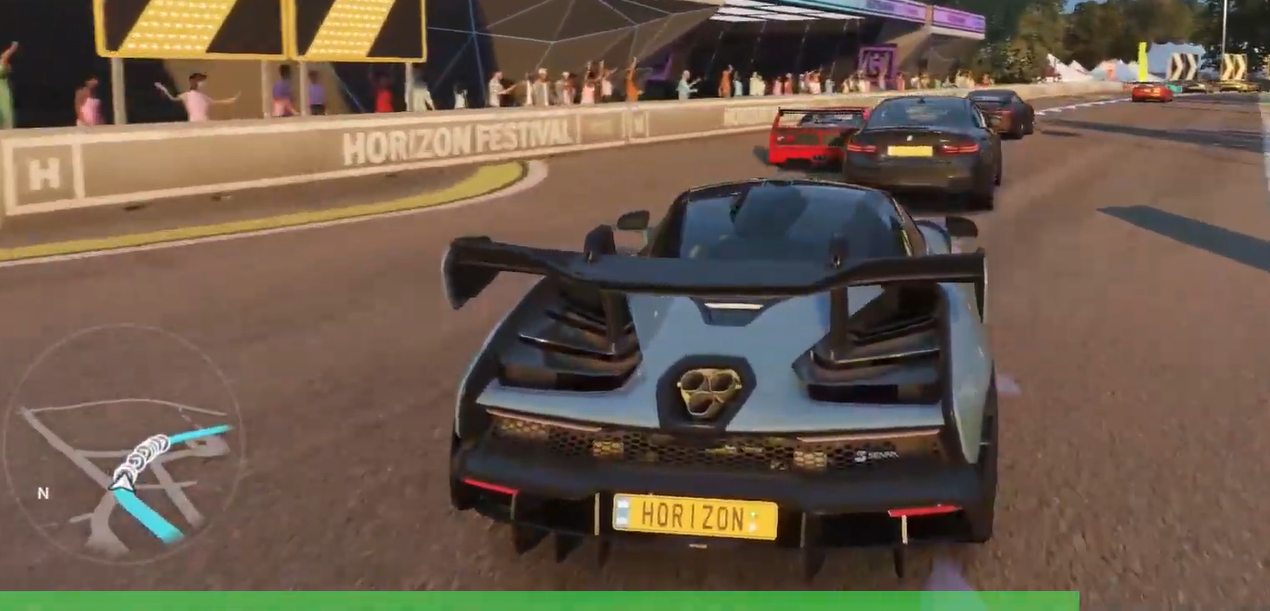Select the blue route line on the minimap
The image size is (1270, 611).
pos(150,515)
